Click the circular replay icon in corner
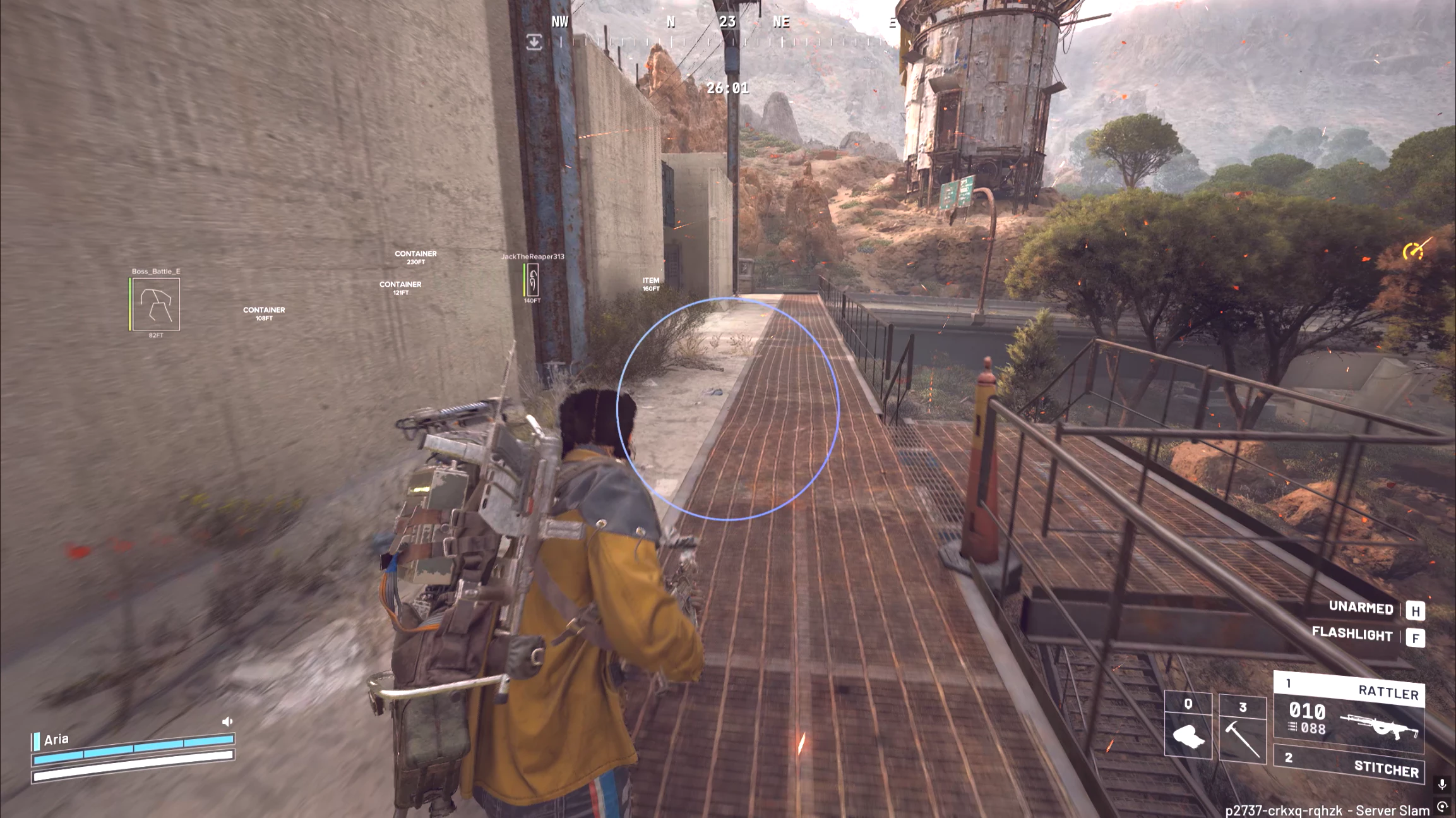The image size is (1456, 818). coord(1442,807)
